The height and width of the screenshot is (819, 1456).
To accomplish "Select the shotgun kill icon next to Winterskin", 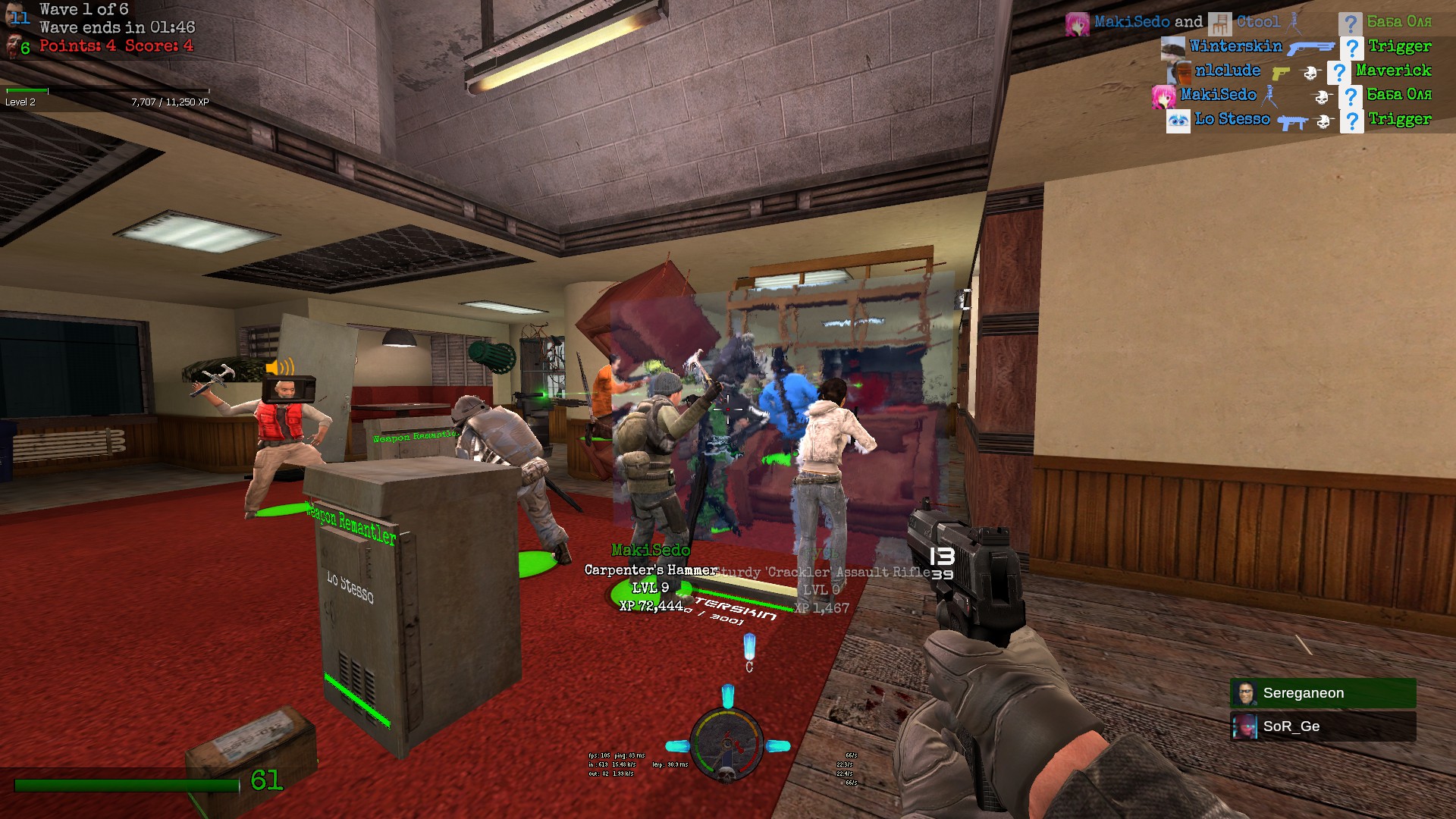I will (1311, 49).
